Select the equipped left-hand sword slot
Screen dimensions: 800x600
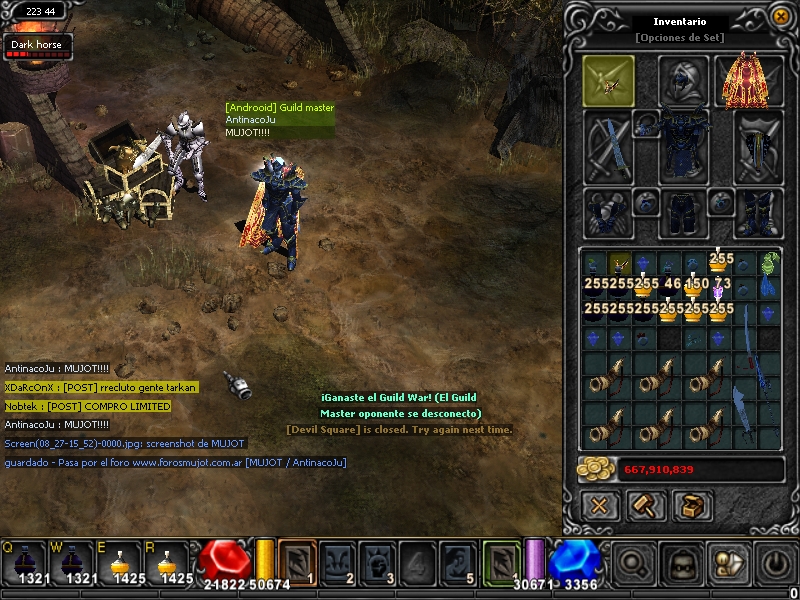608,146
